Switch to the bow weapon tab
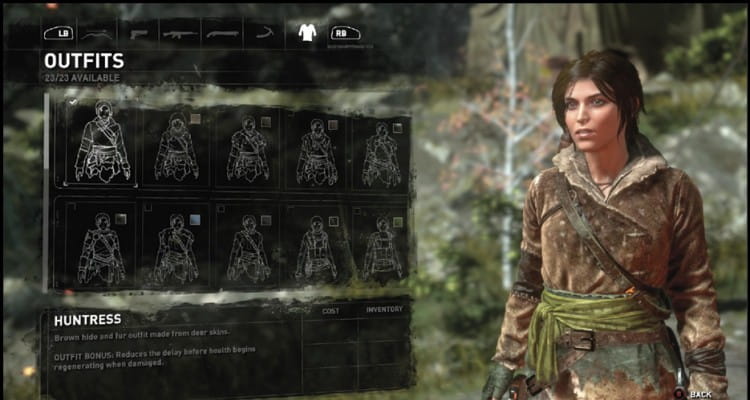 (x=97, y=32)
